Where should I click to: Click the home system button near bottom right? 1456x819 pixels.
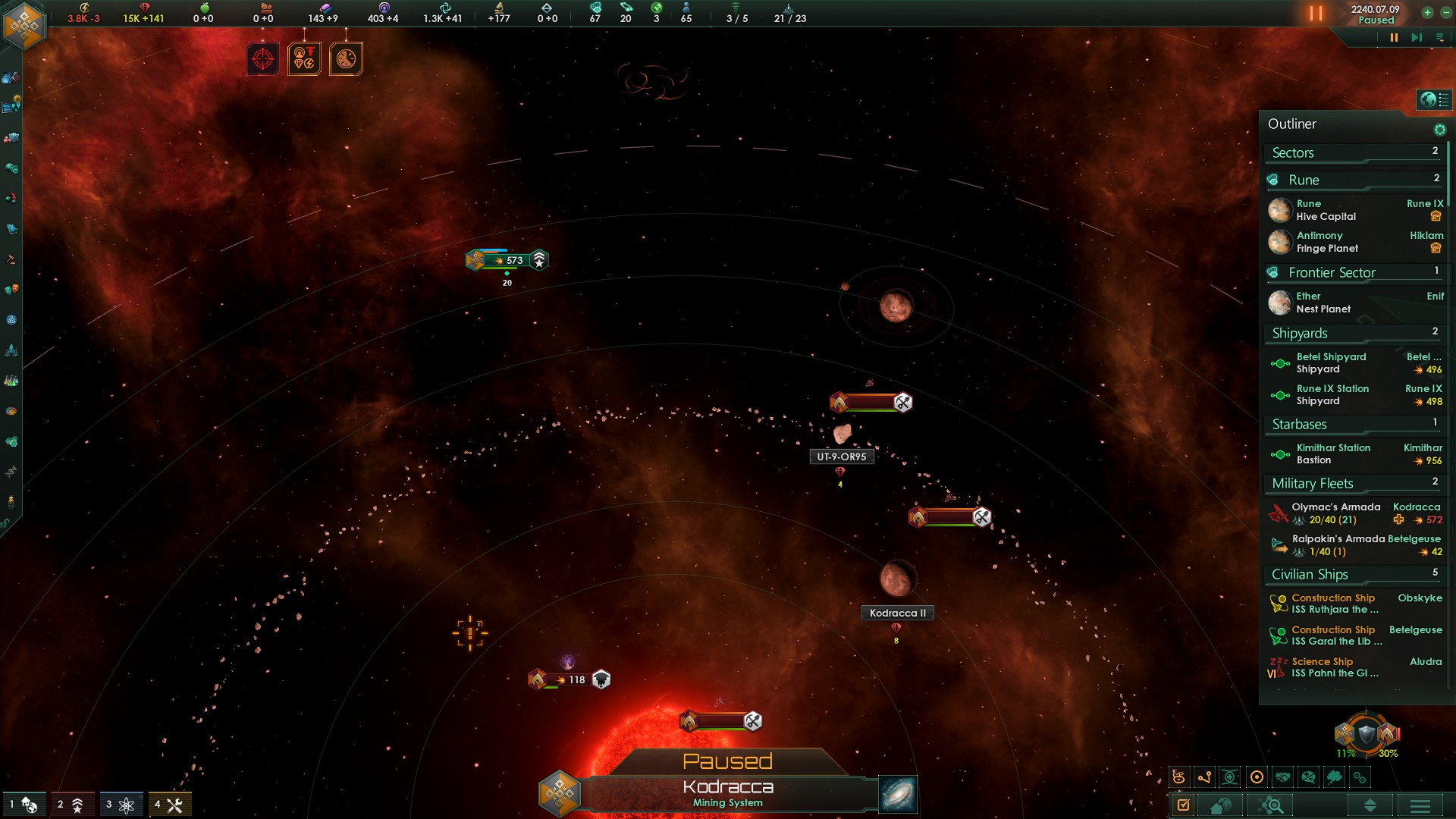(x=1219, y=805)
